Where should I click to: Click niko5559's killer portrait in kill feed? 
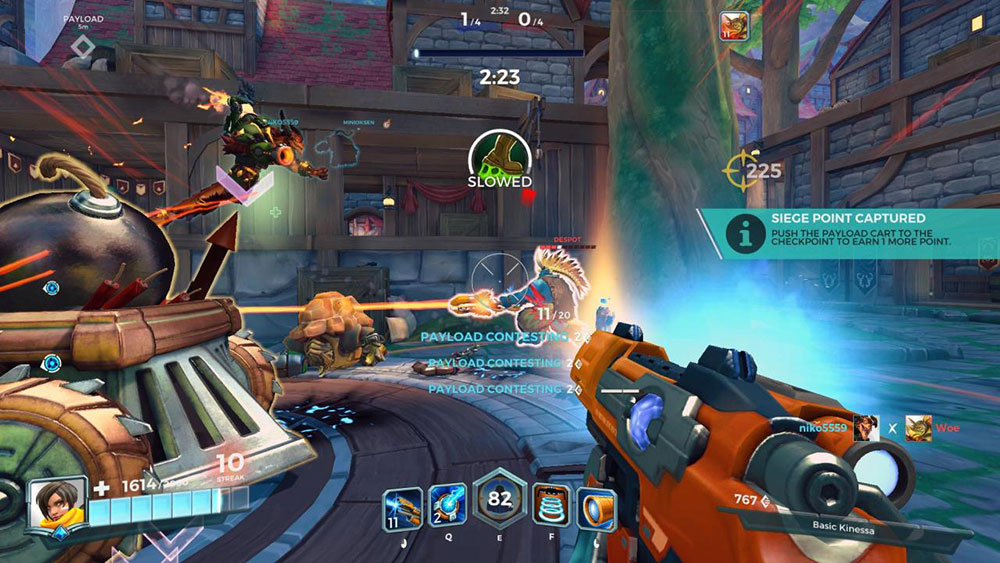click(866, 428)
